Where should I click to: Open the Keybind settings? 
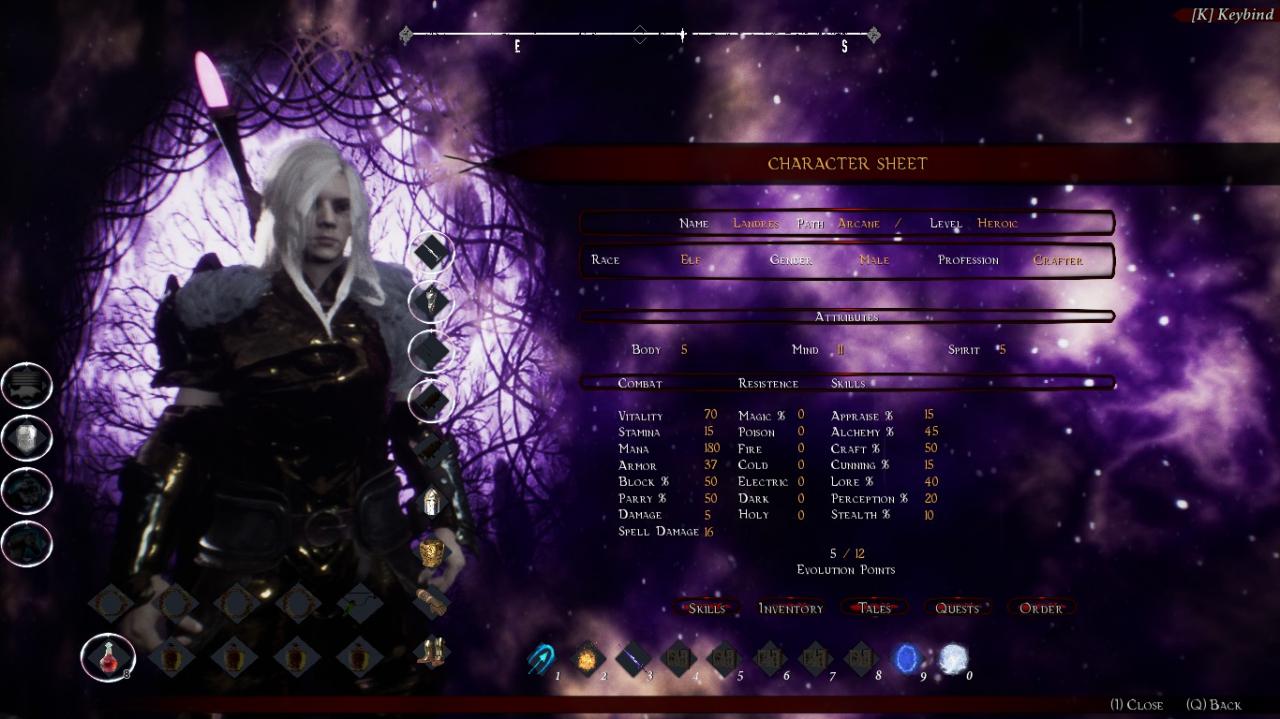click(x=1231, y=15)
